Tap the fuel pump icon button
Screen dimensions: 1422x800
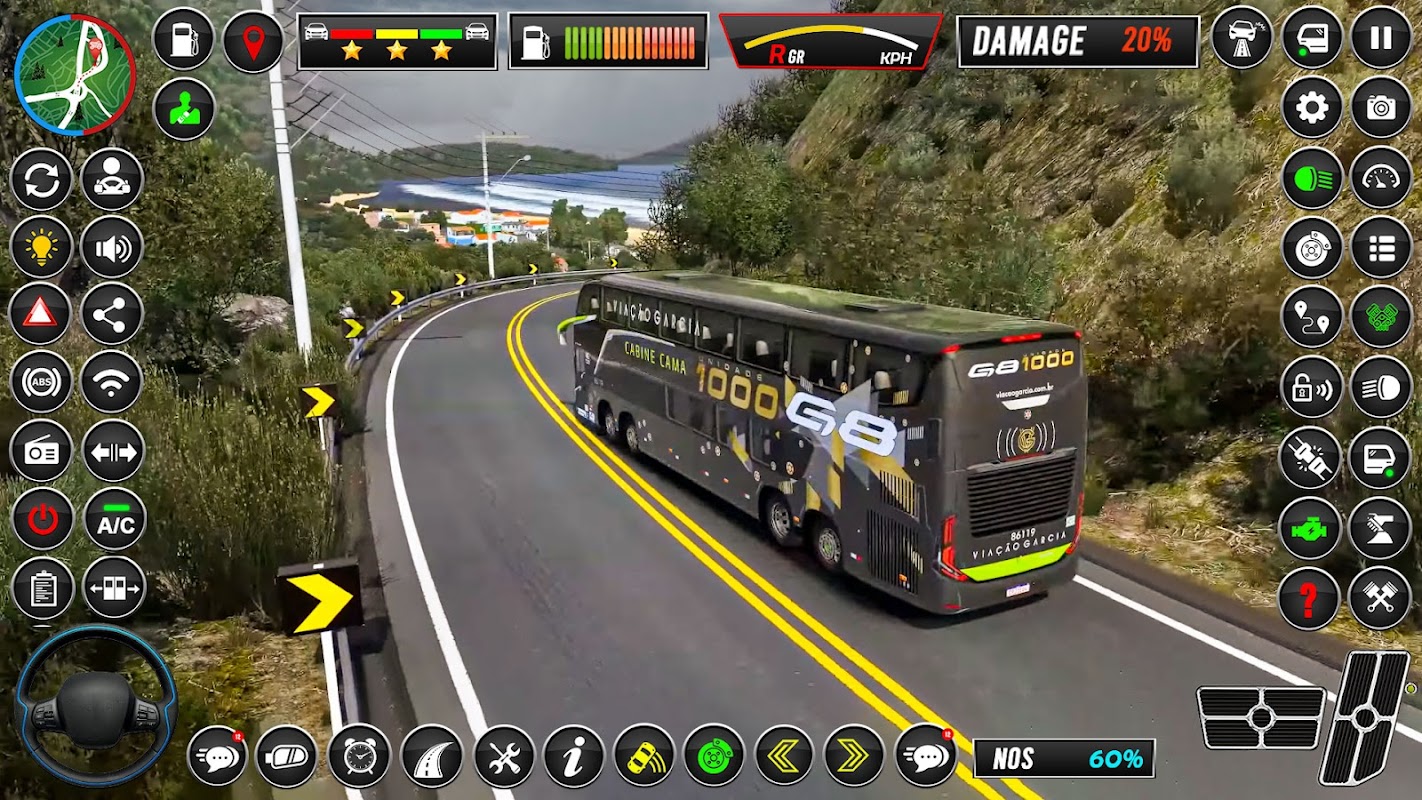[x=184, y=40]
